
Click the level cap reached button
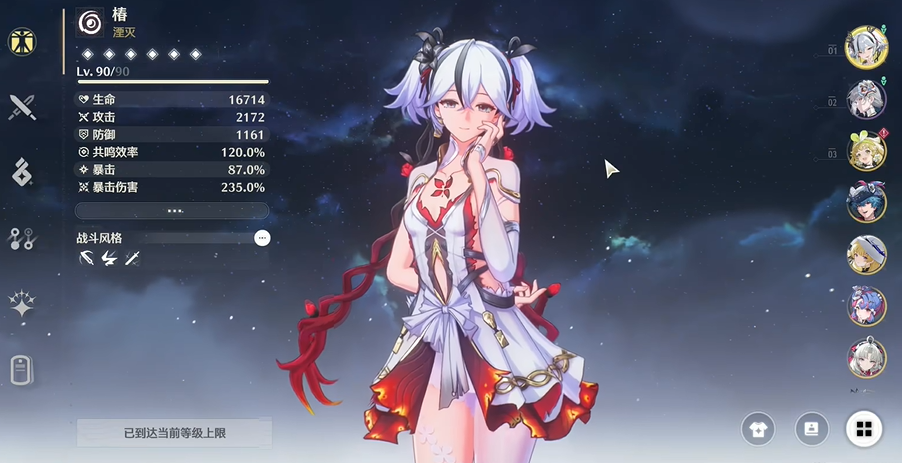174,433
